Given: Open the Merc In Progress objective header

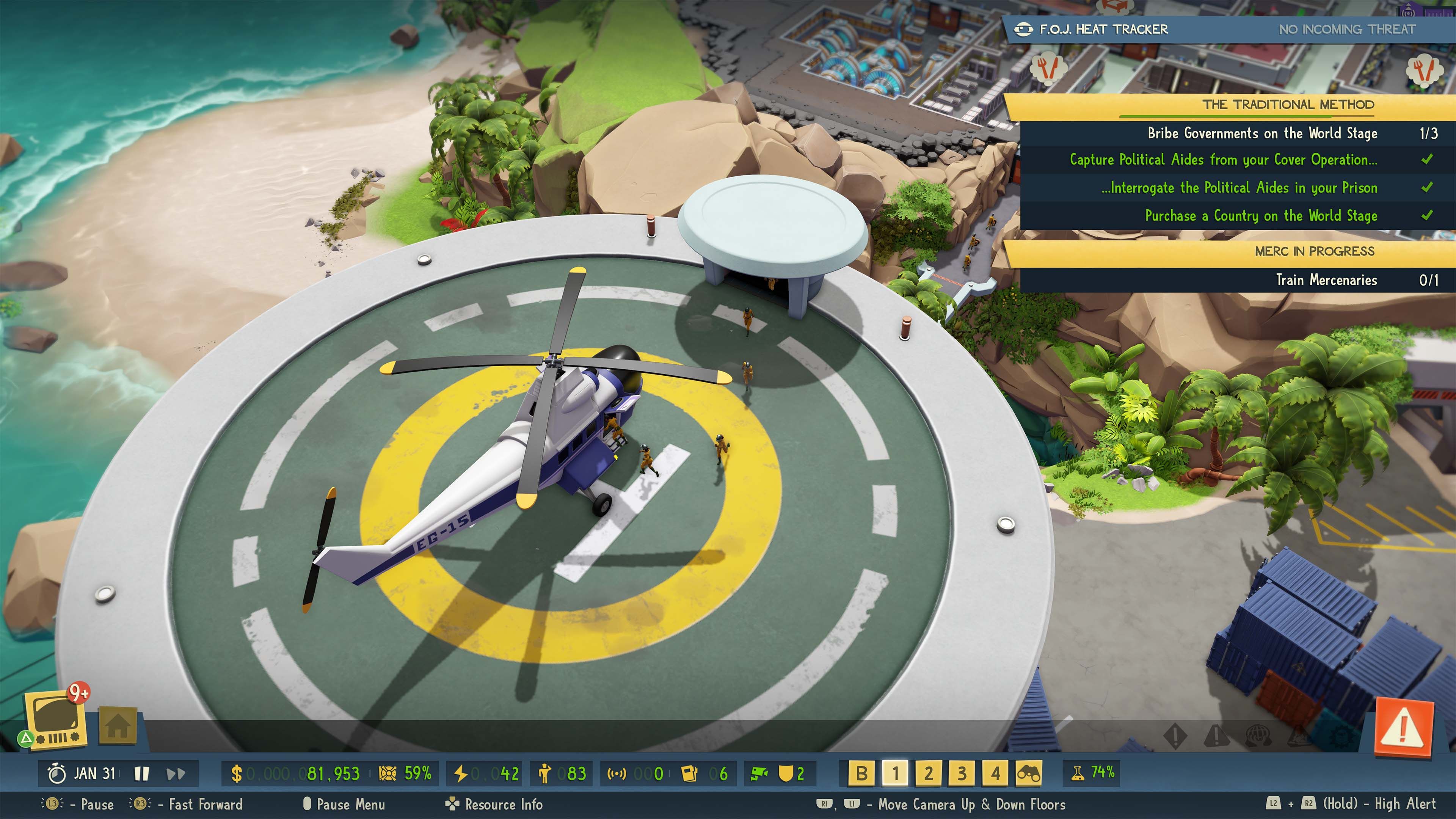Looking at the screenshot, I should pyautogui.click(x=1314, y=251).
